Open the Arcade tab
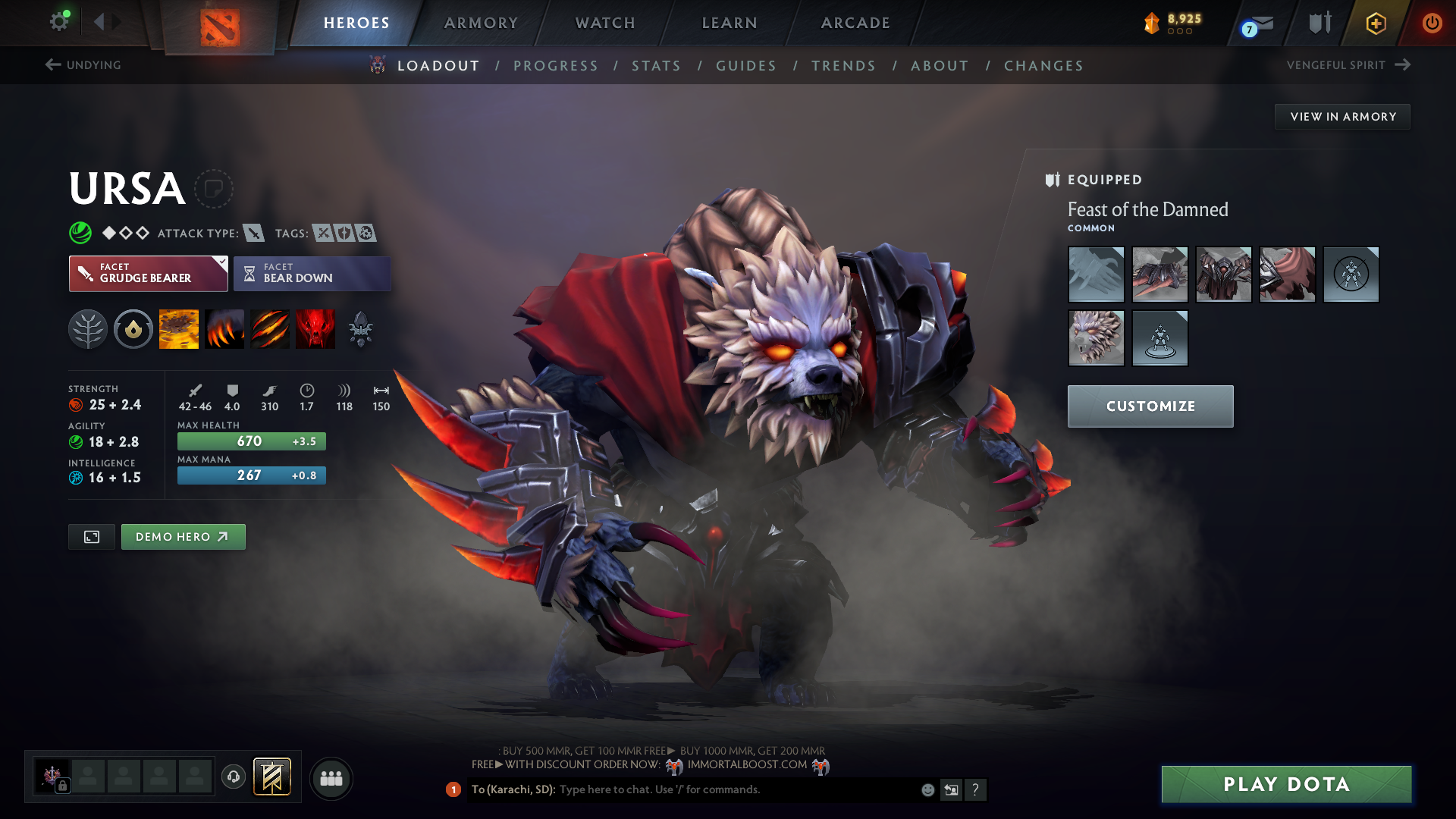The height and width of the screenshot is (819, 1456). [855, 23]
